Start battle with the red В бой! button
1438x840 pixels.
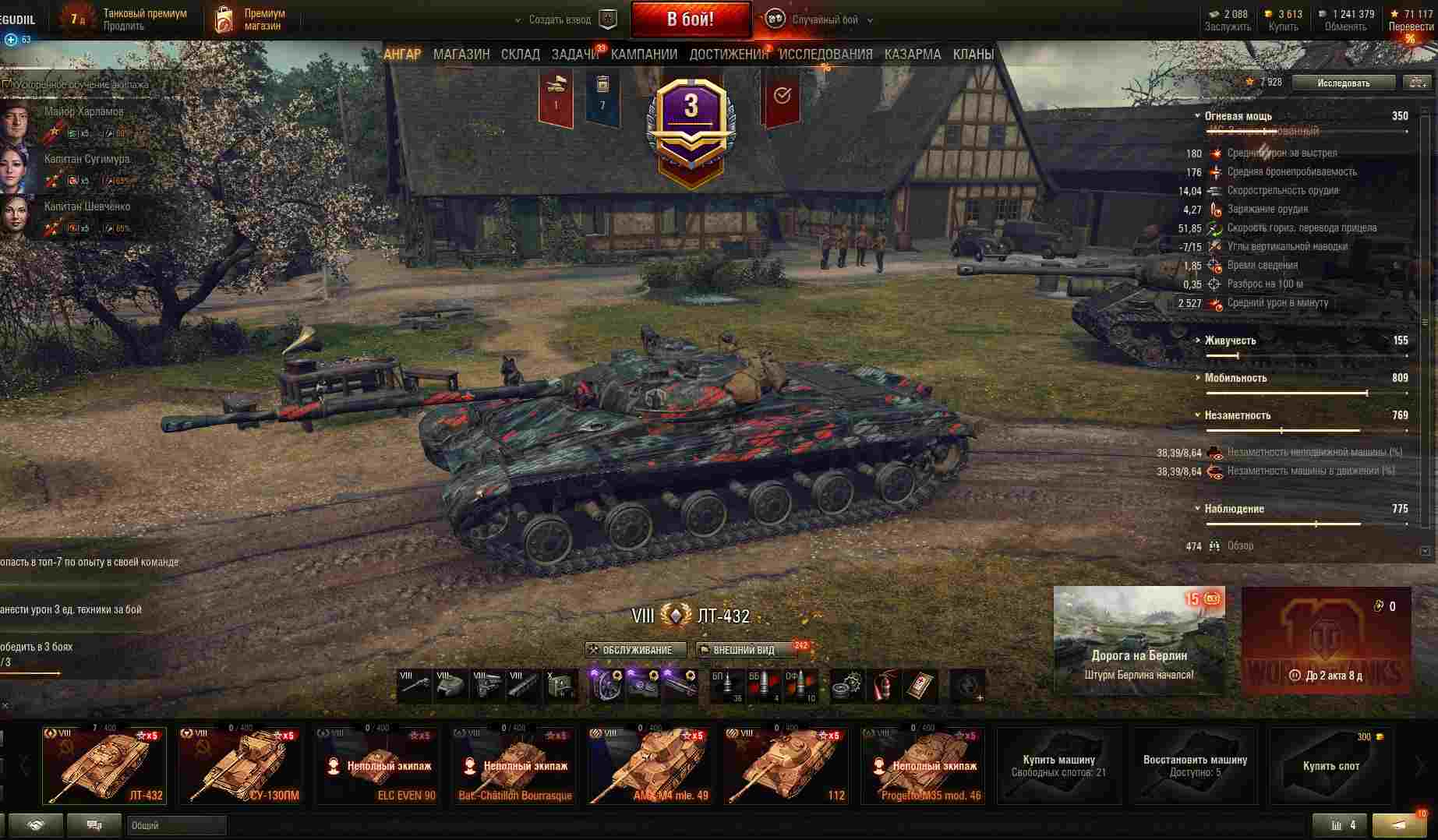(691, 19)
